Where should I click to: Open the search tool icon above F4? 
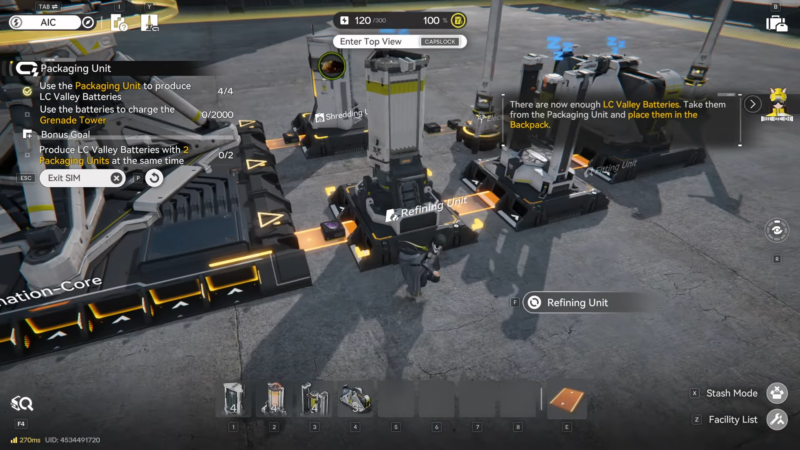tap(21, 403)
